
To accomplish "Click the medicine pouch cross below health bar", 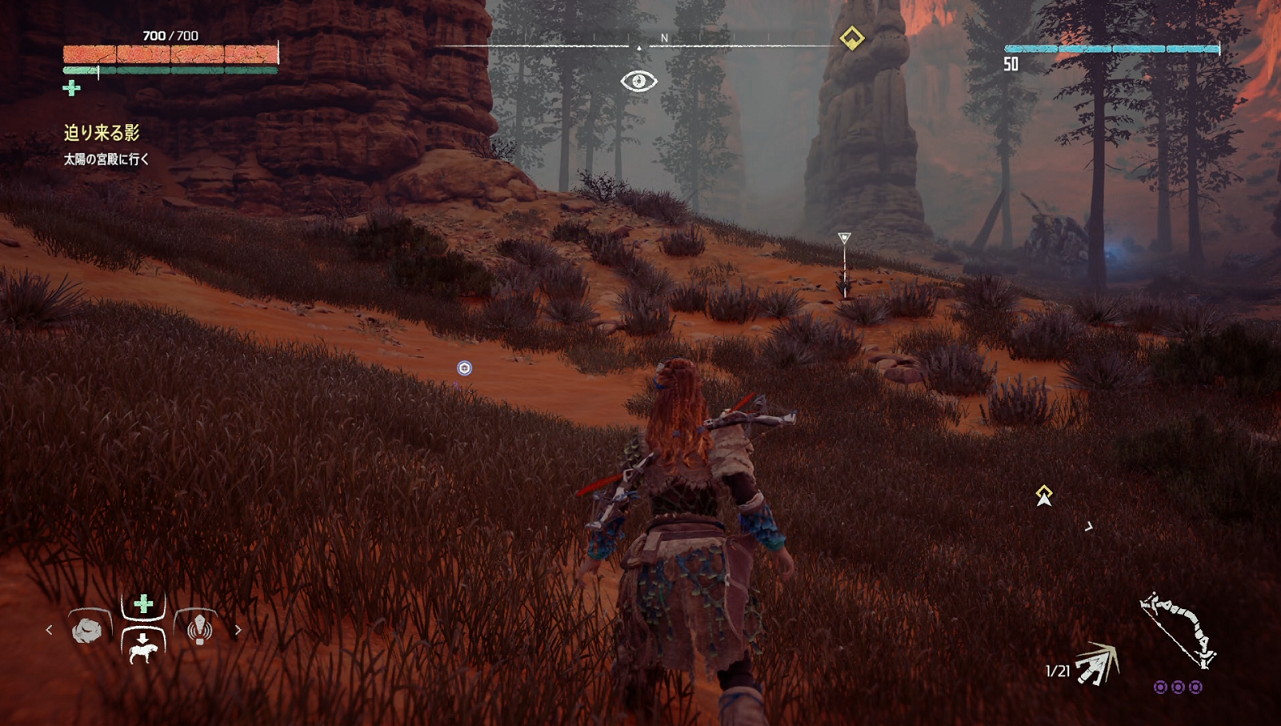I will point(71,88).
